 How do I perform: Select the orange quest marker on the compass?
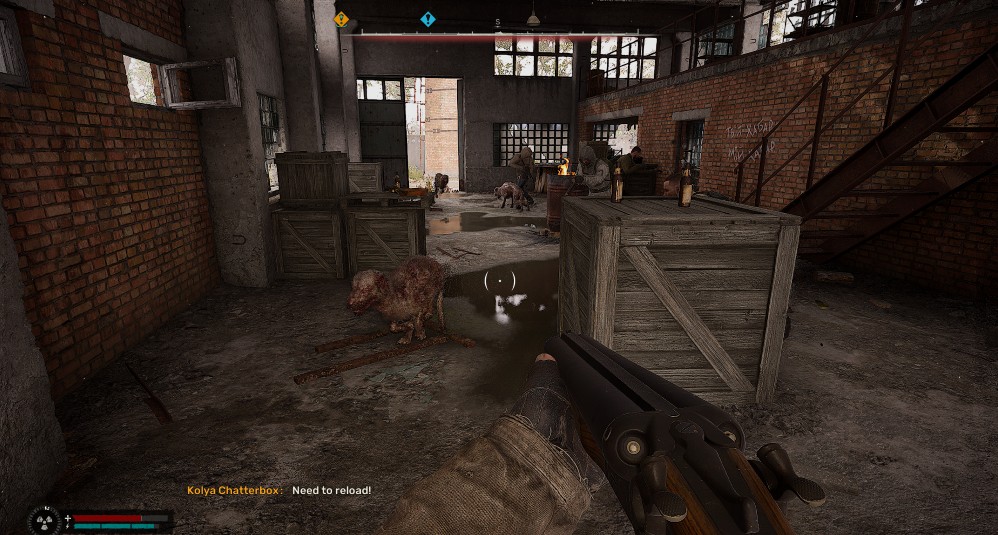pyautogui.click(x=341, y=18)
